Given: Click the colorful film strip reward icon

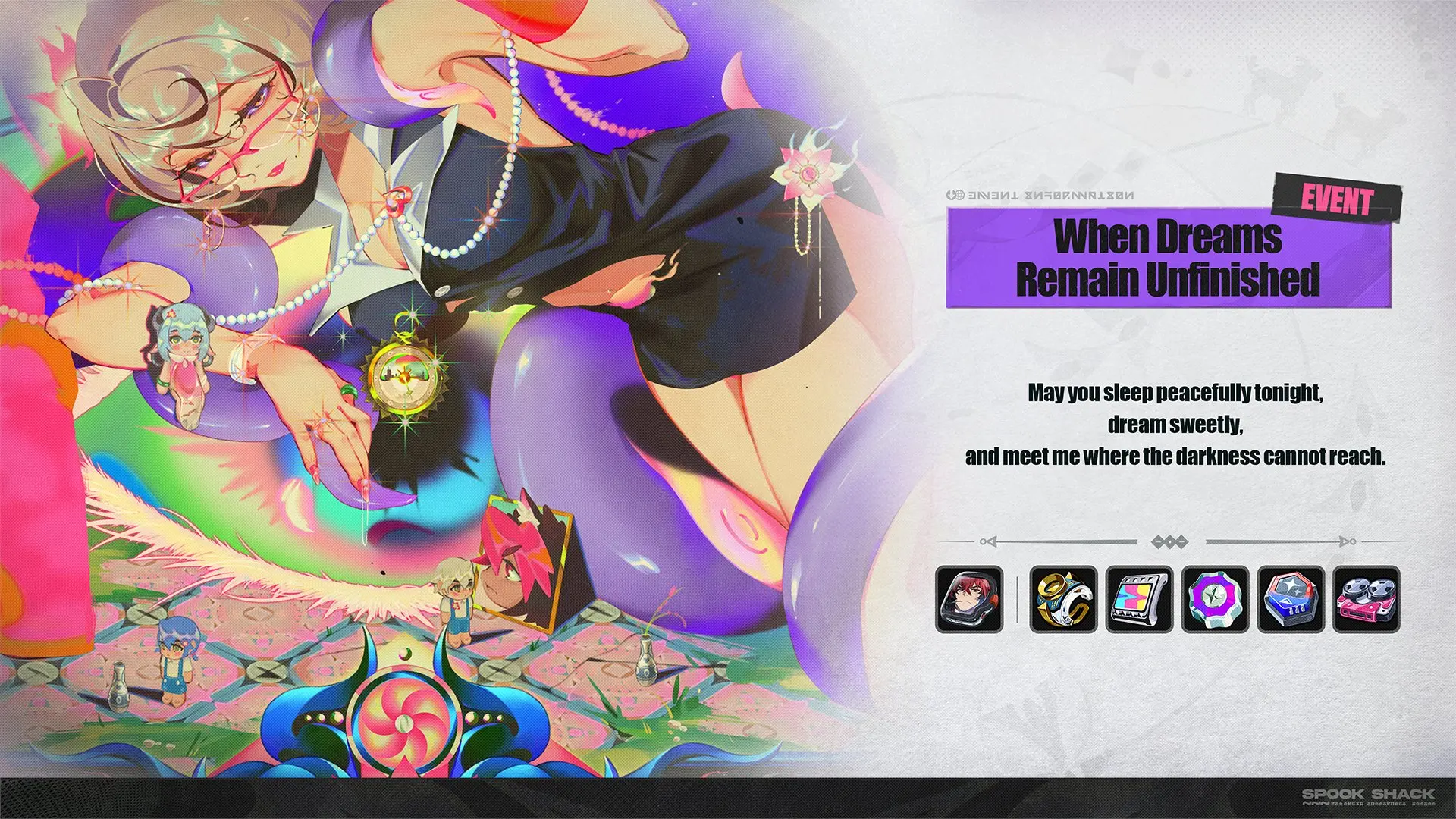Looking at the screenshot, I should click(1139, 599).
